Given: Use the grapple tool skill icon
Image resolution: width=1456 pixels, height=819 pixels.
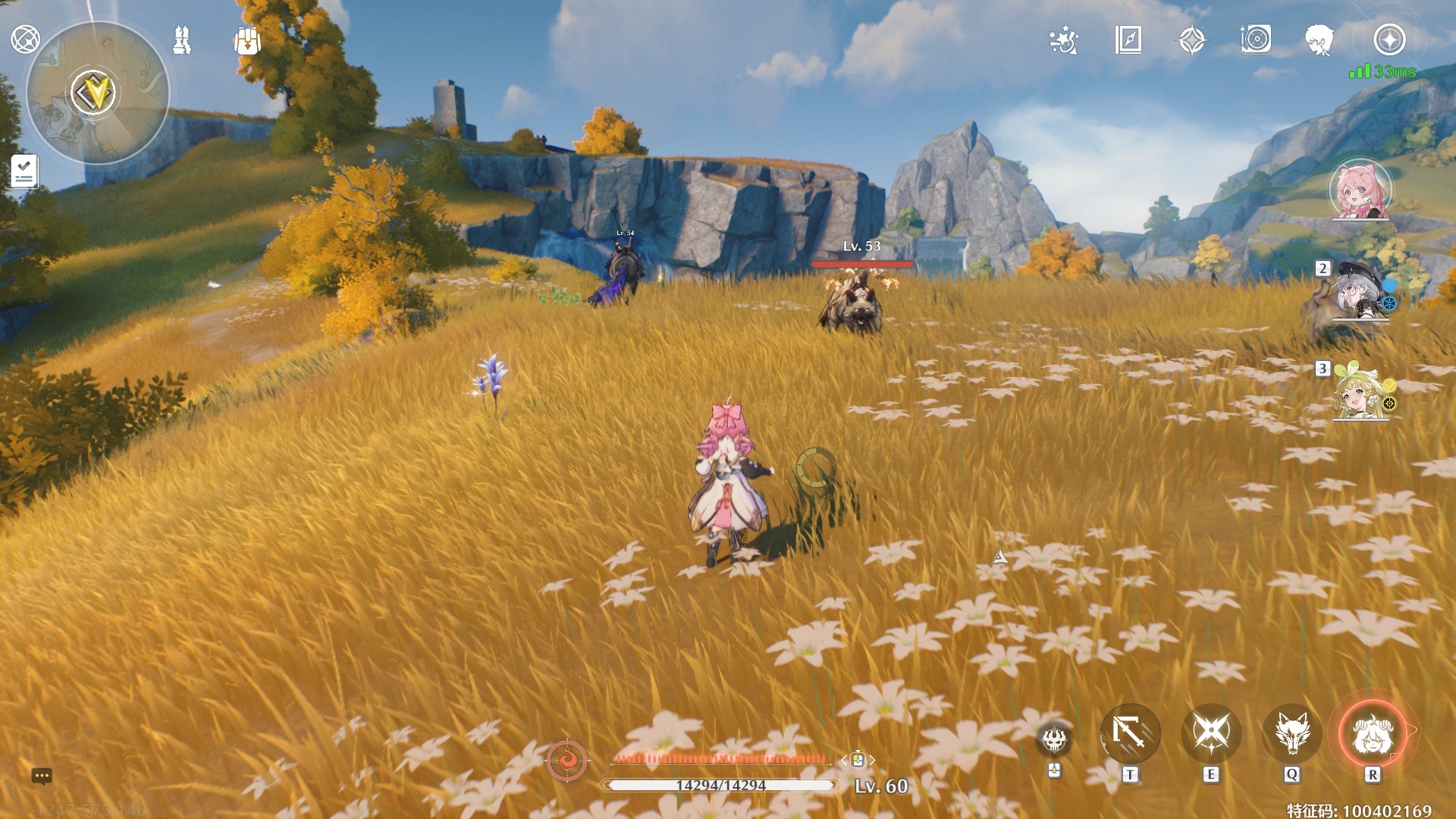Looking at the screenshot, I should point(1130,733).
